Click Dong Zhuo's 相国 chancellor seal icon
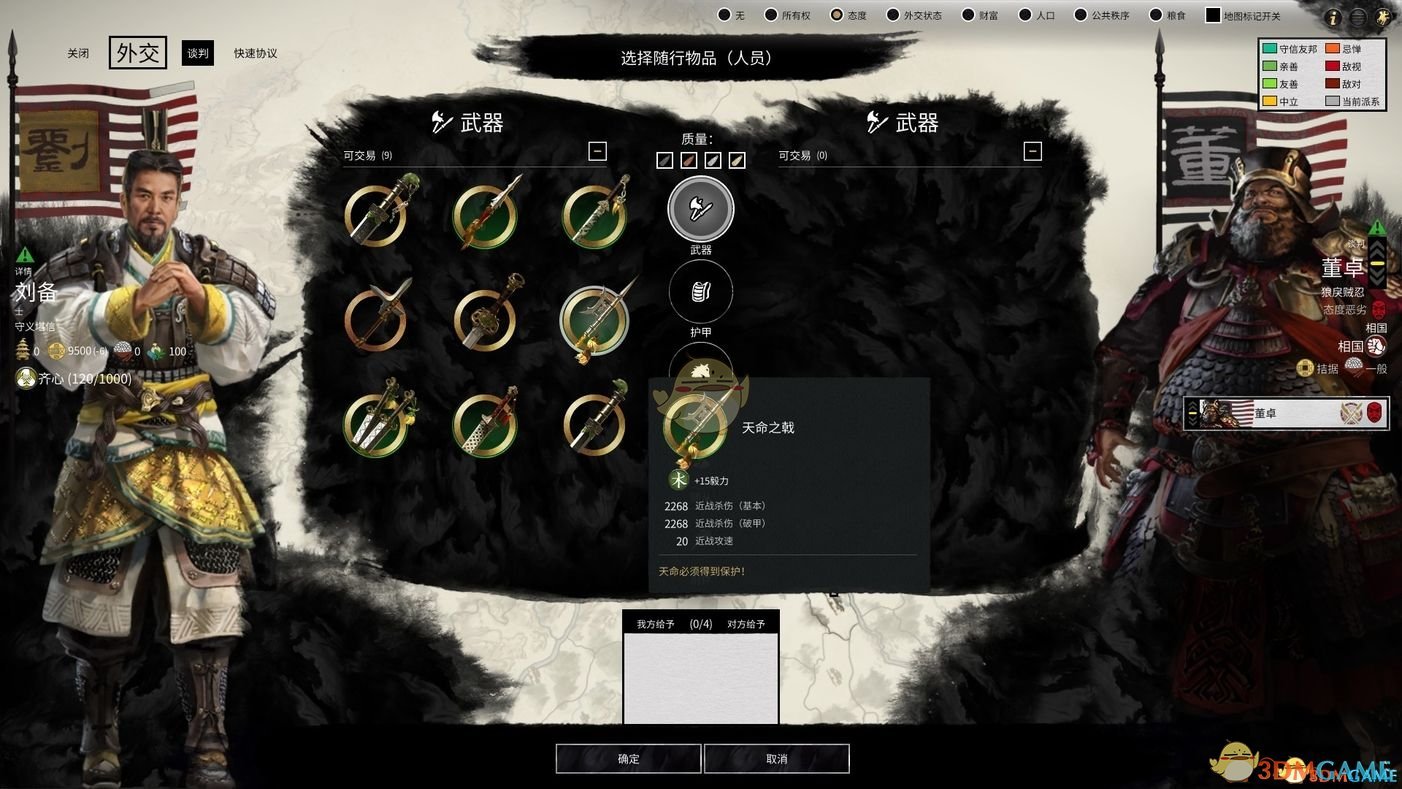This screenshot has height=789, width=1402. point(1377,347)
